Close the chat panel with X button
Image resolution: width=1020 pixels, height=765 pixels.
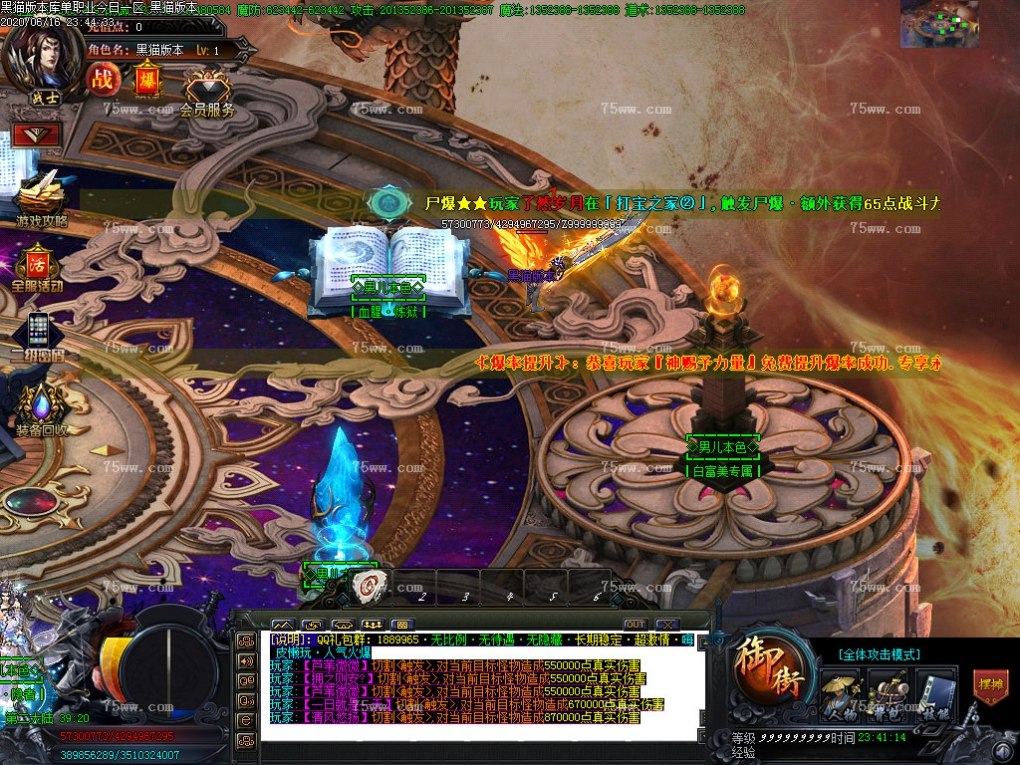coord(666,625)
